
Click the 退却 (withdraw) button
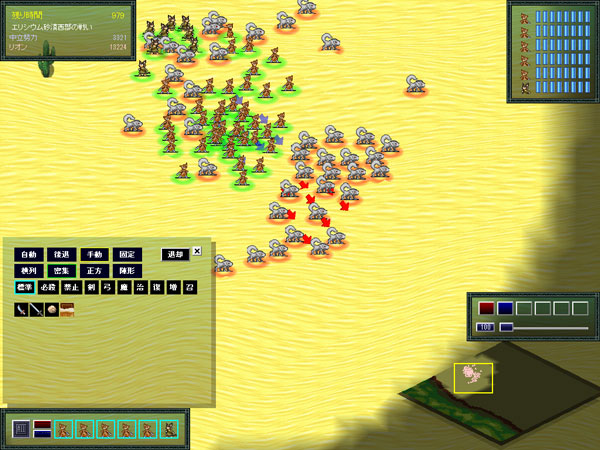pyautogui.click(x=175, y=254)
